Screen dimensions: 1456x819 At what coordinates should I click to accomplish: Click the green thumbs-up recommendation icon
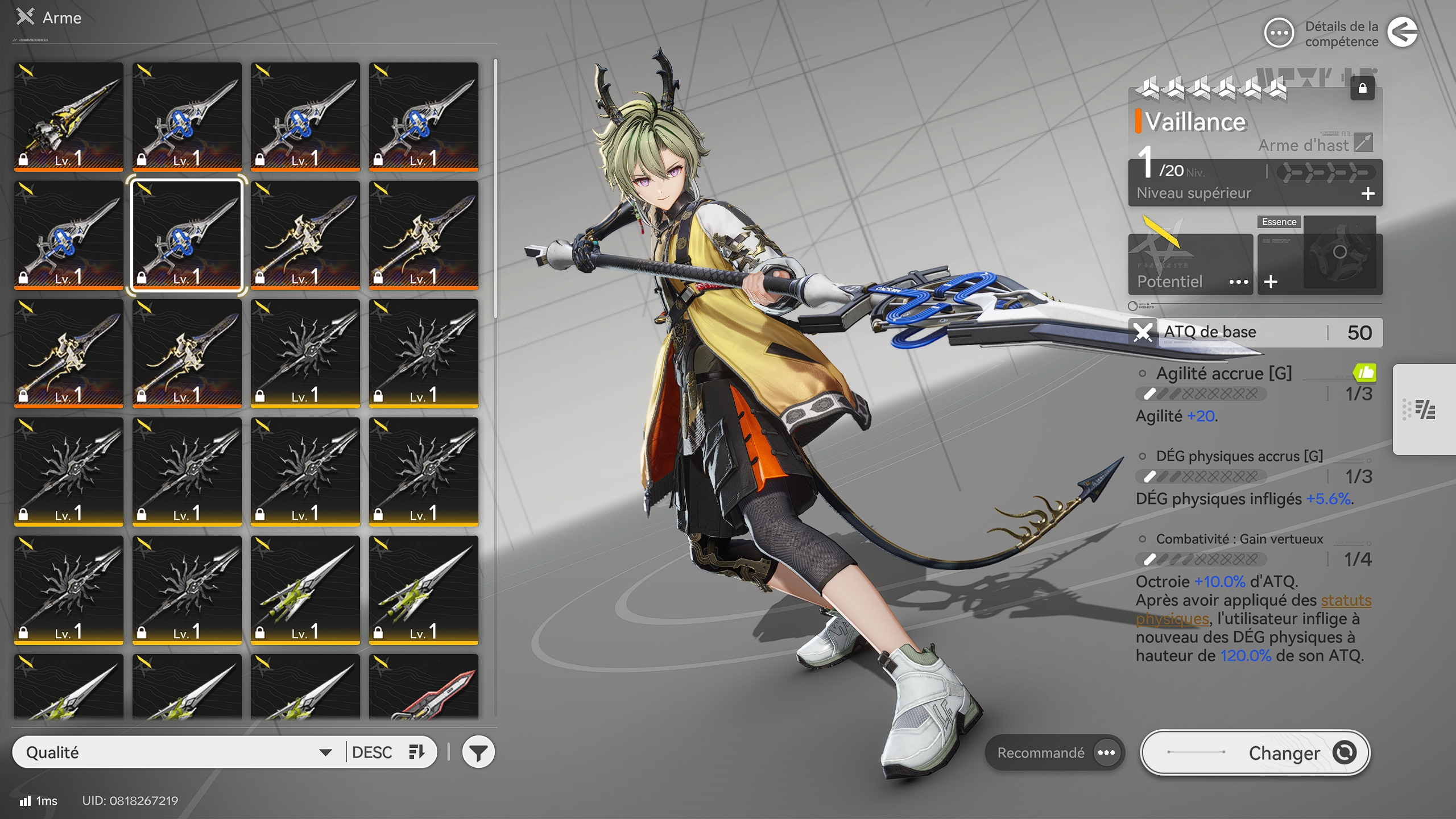[1364, 373]
